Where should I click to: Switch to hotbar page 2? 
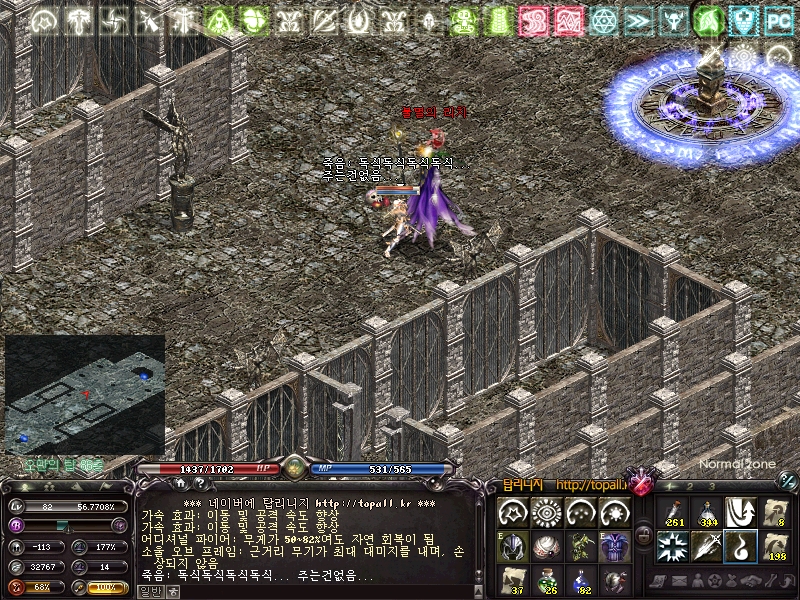pos(690,485)
